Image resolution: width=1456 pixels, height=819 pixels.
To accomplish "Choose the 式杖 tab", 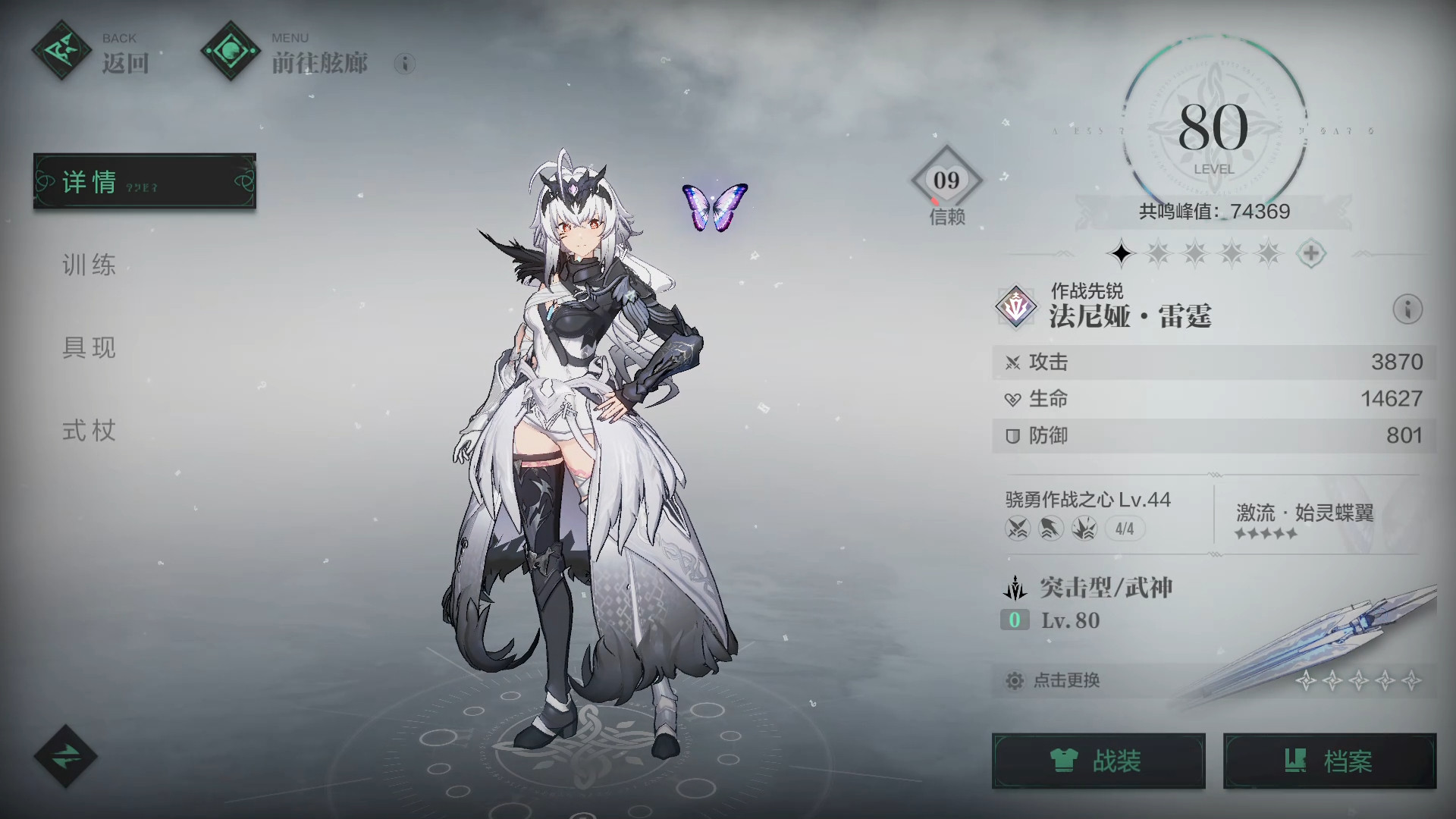I will 89,431.
